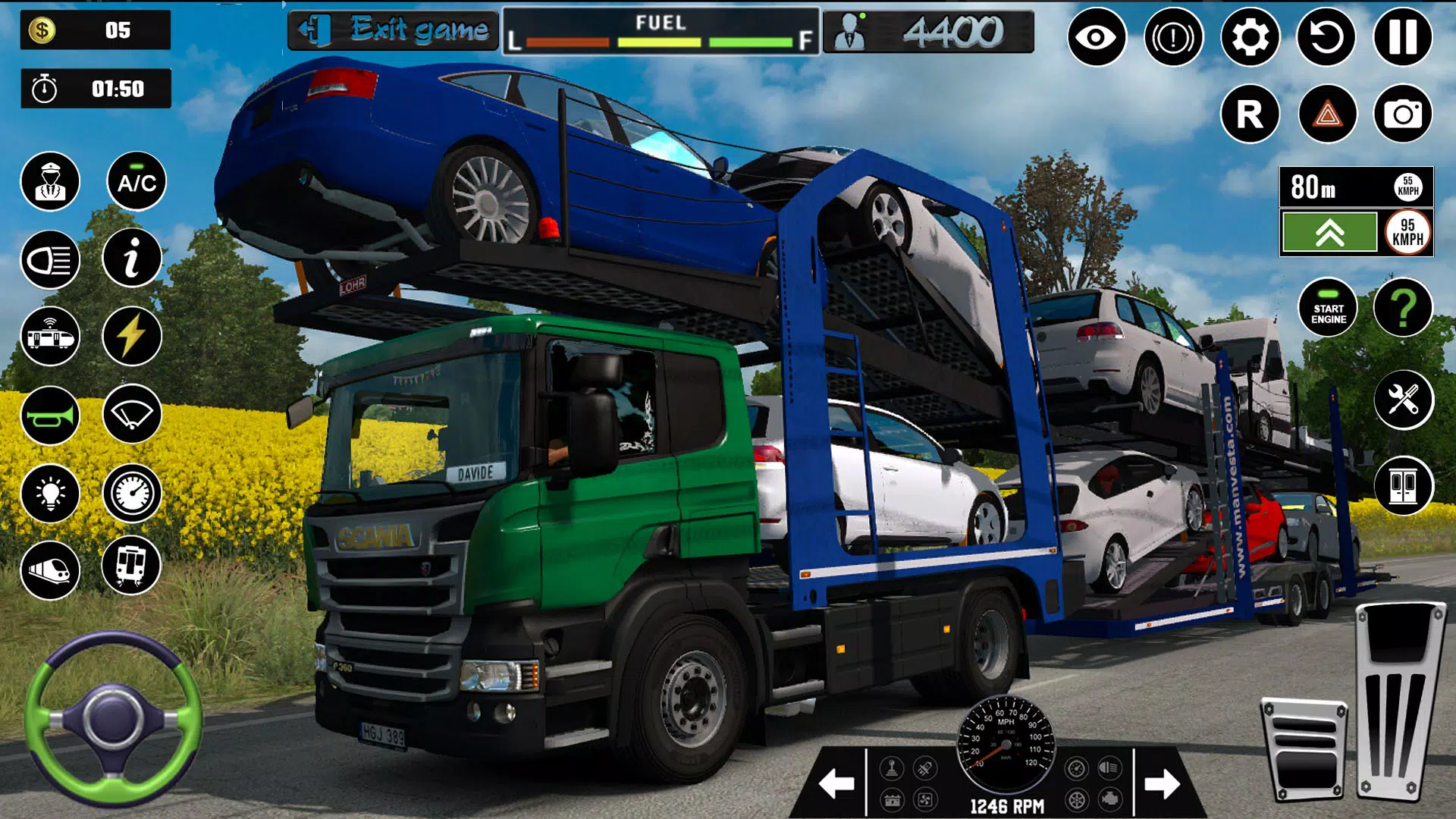Open the wrench and screwdriver repair menu

(1403, 400)
